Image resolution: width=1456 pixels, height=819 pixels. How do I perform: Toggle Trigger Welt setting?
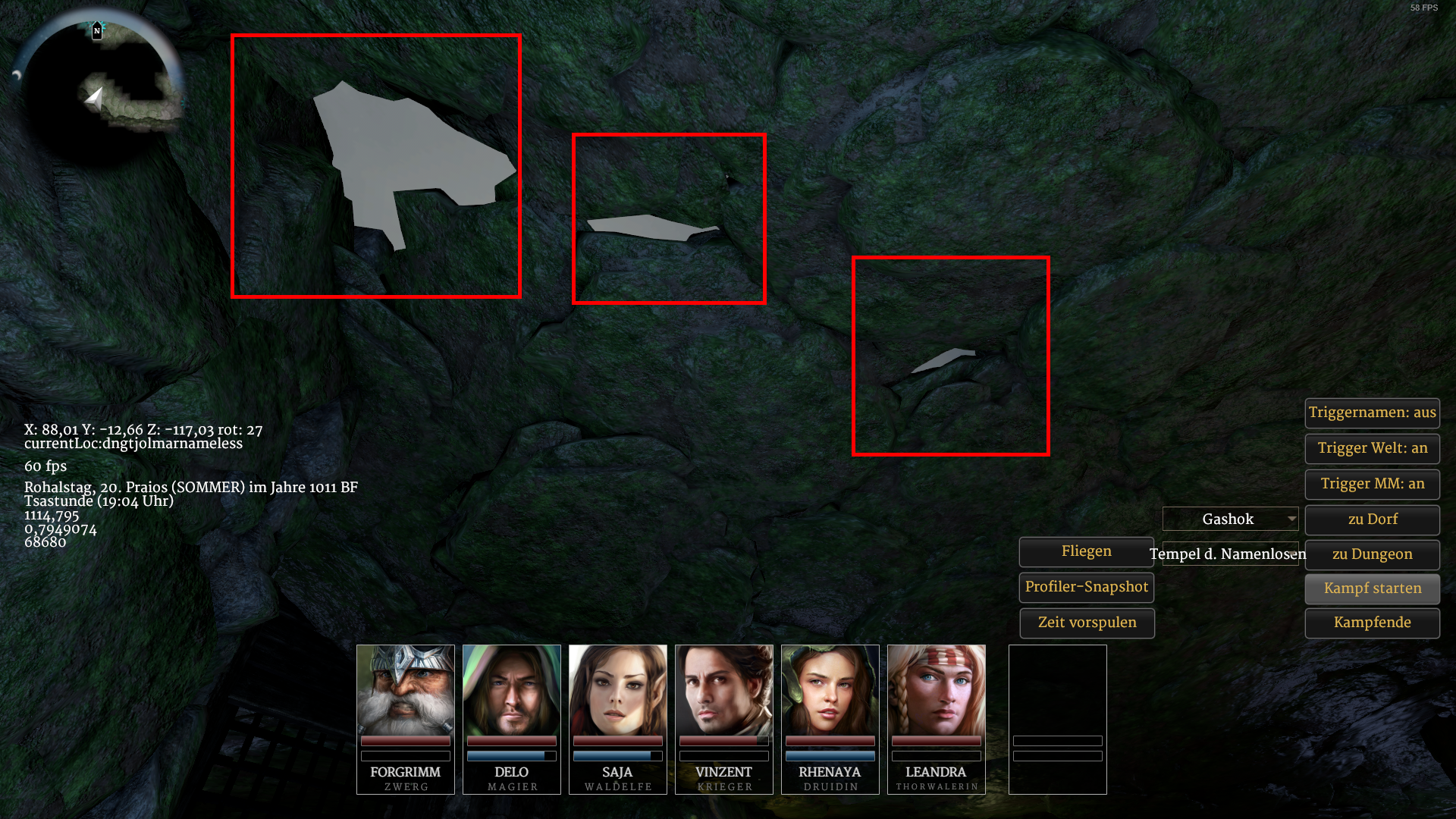(x=1372, y=448)
